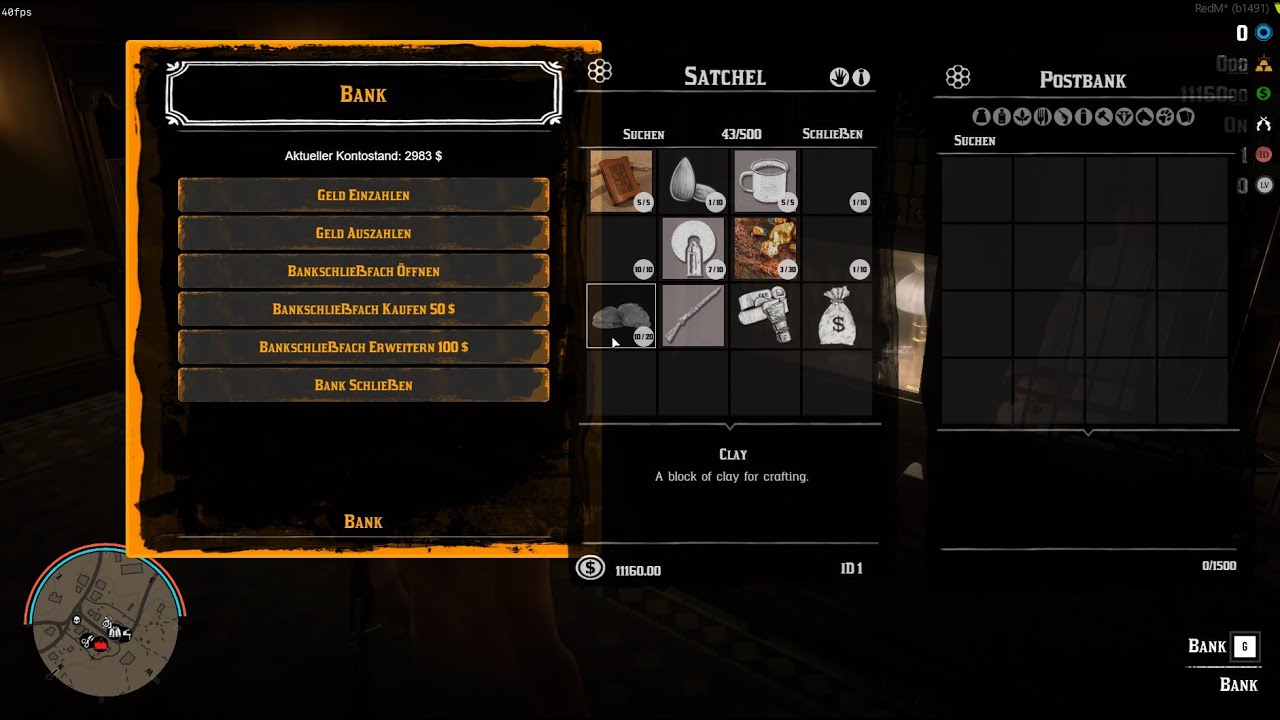Click the hand icon in Satchel header
Screen dimensions: 1280x720
tap(839, 77)
